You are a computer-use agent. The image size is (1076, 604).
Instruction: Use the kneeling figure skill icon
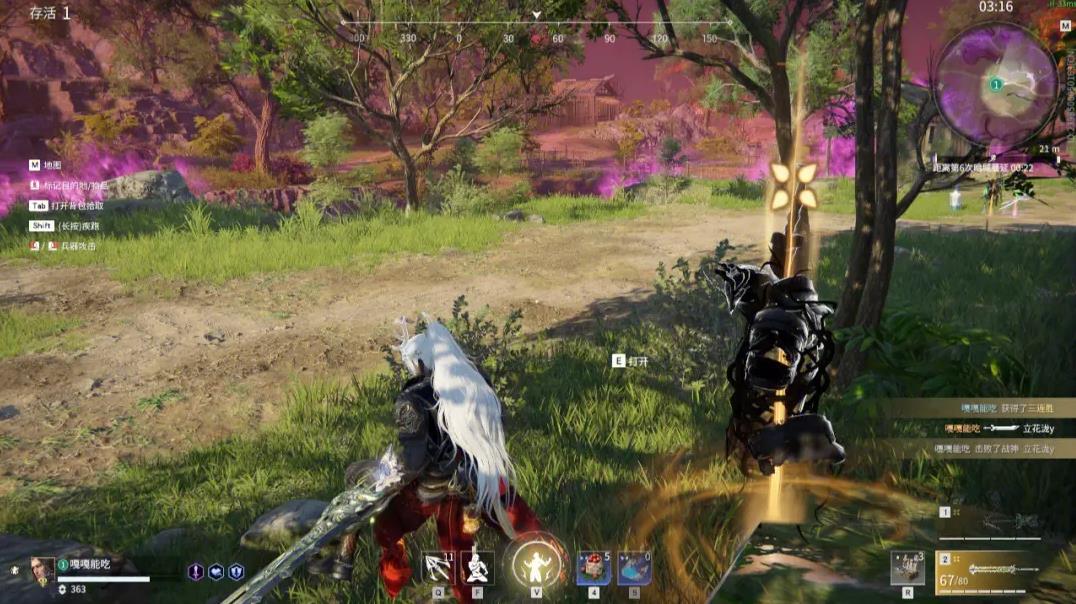pyautogui.click(x=477, y=568)
